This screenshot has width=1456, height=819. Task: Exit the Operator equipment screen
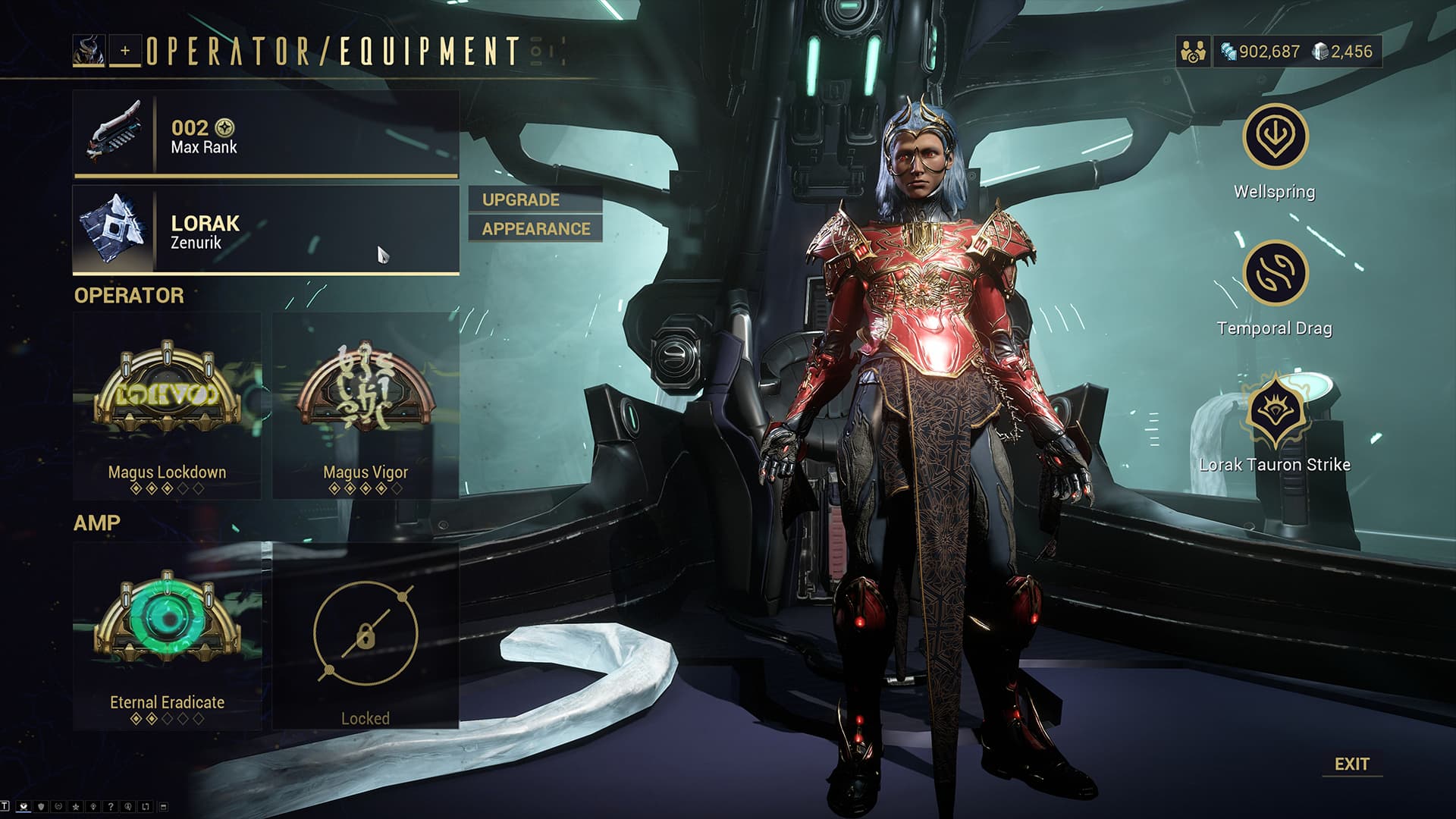point(1351,764)
